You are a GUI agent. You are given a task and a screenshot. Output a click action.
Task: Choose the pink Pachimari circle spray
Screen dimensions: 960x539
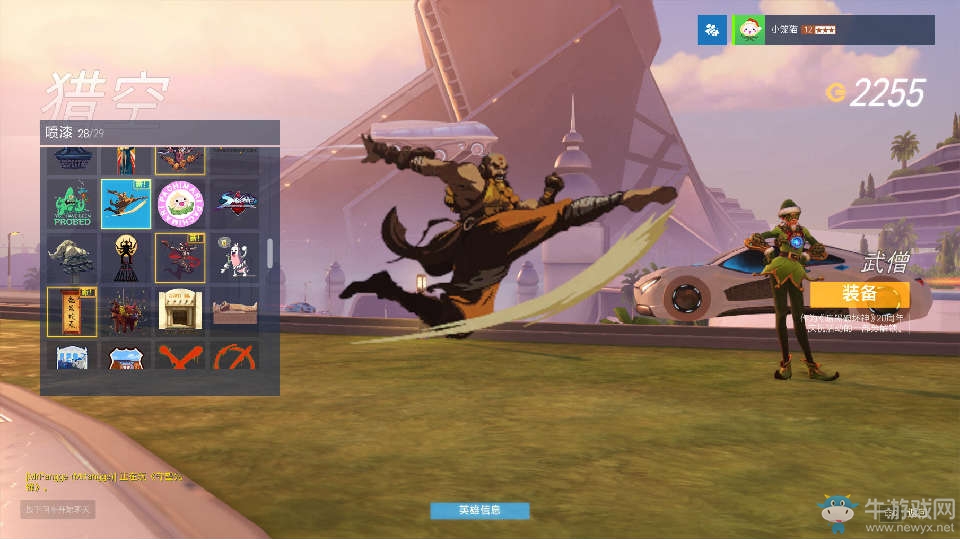pos(180,204)
